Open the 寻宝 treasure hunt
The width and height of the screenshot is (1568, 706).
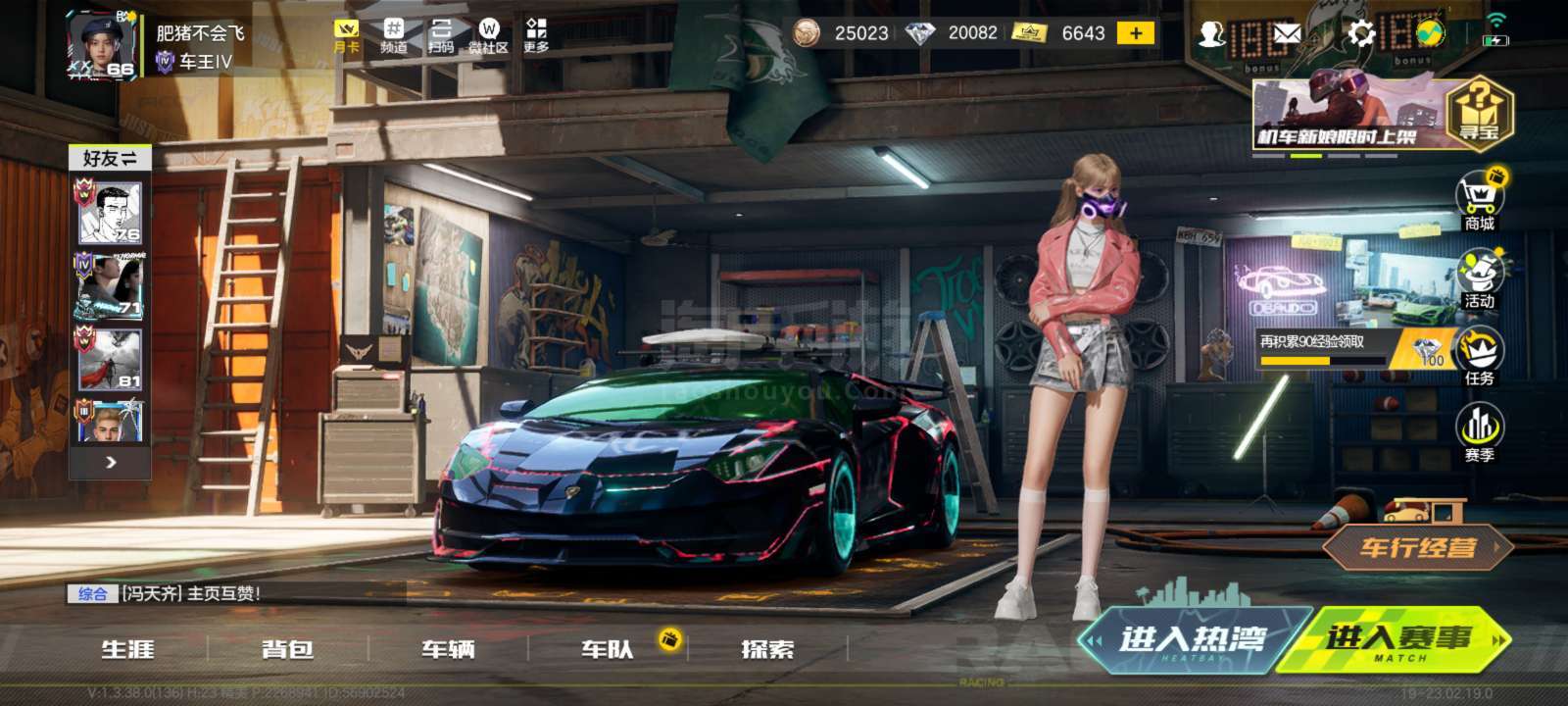pos(1480,112)
